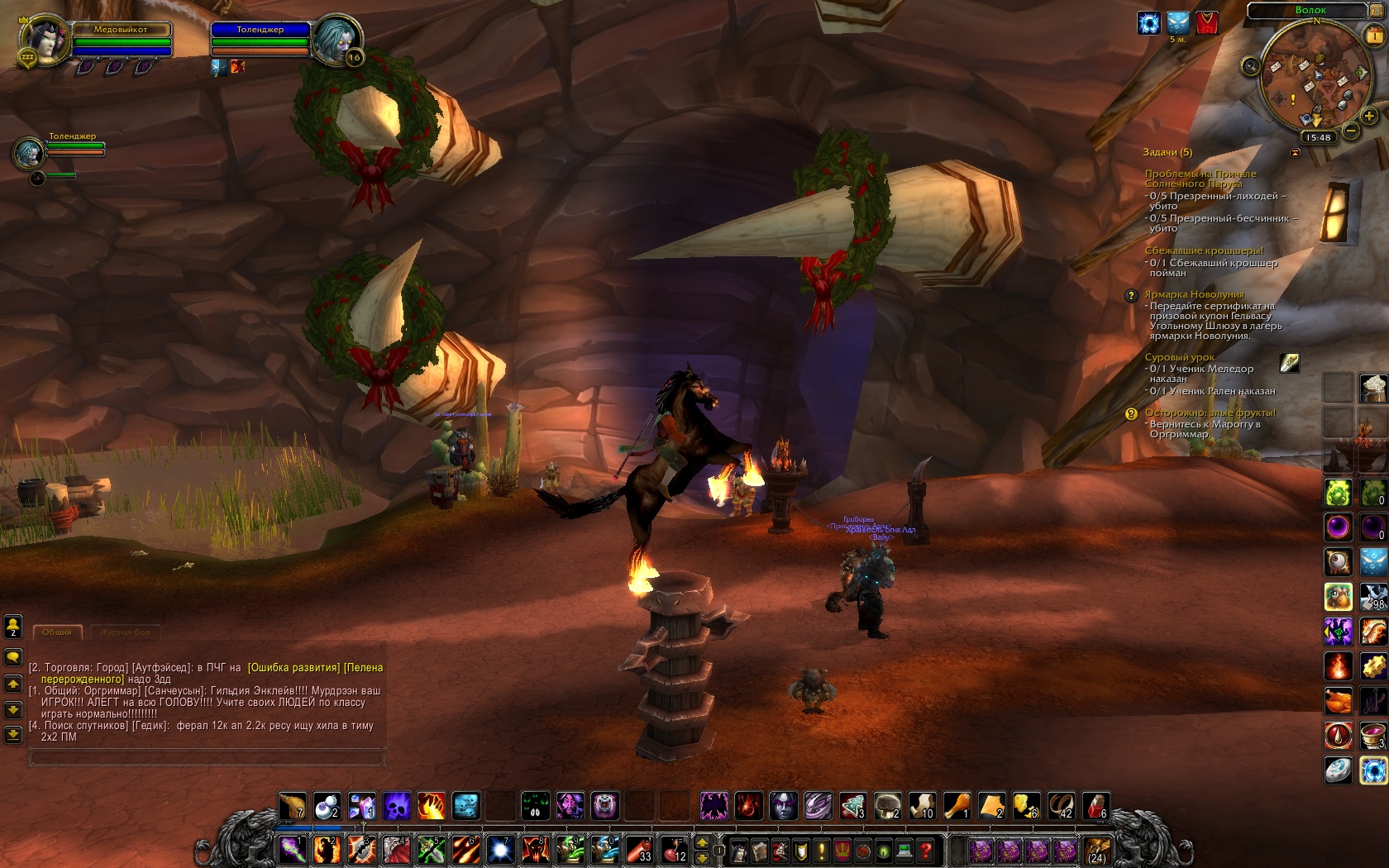Activate the purple skull ability
Viewport: 1389px width, 868px height.
pos(396,806)
